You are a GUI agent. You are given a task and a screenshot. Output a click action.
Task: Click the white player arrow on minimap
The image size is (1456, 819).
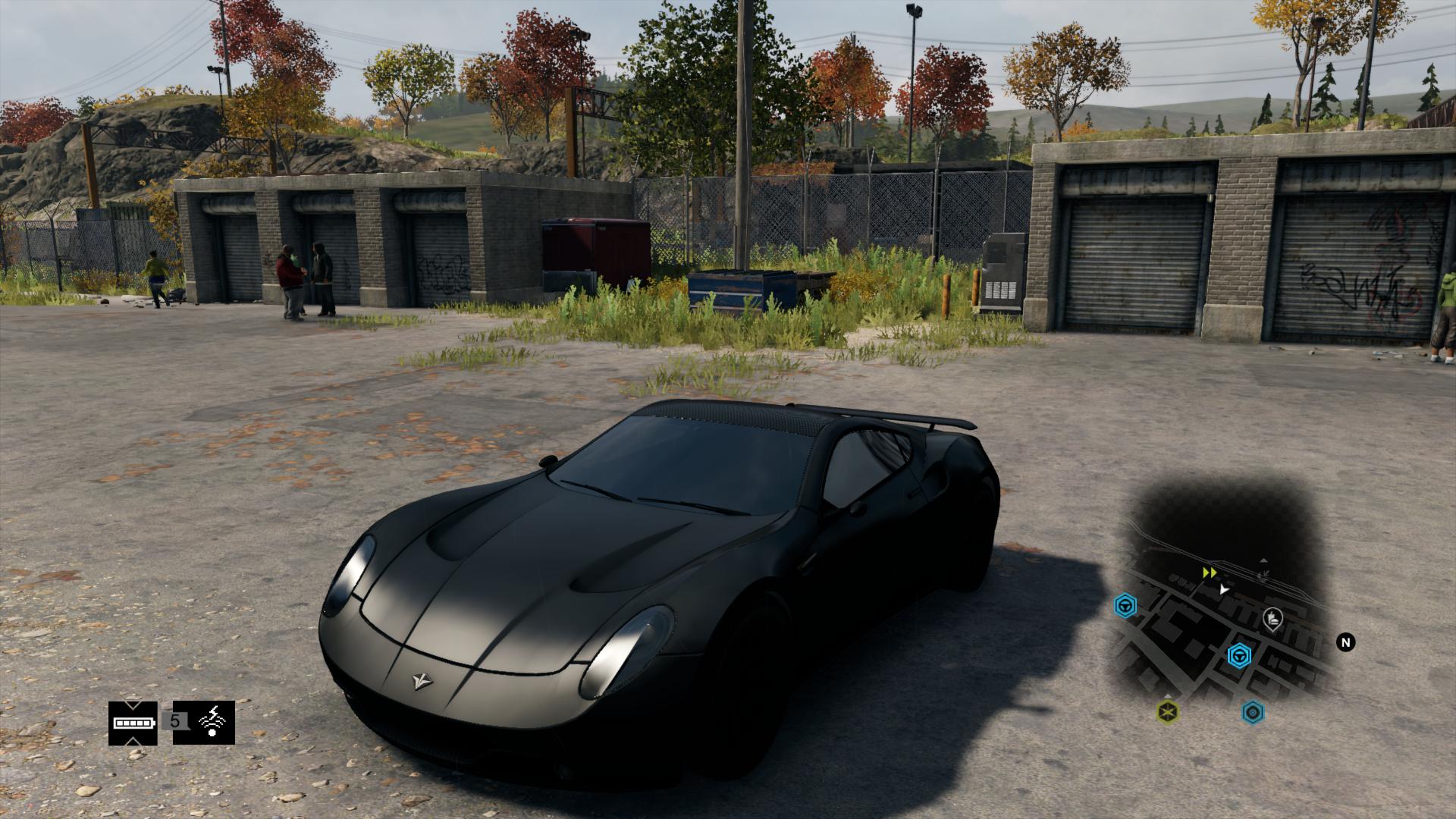click(1223, 588)
